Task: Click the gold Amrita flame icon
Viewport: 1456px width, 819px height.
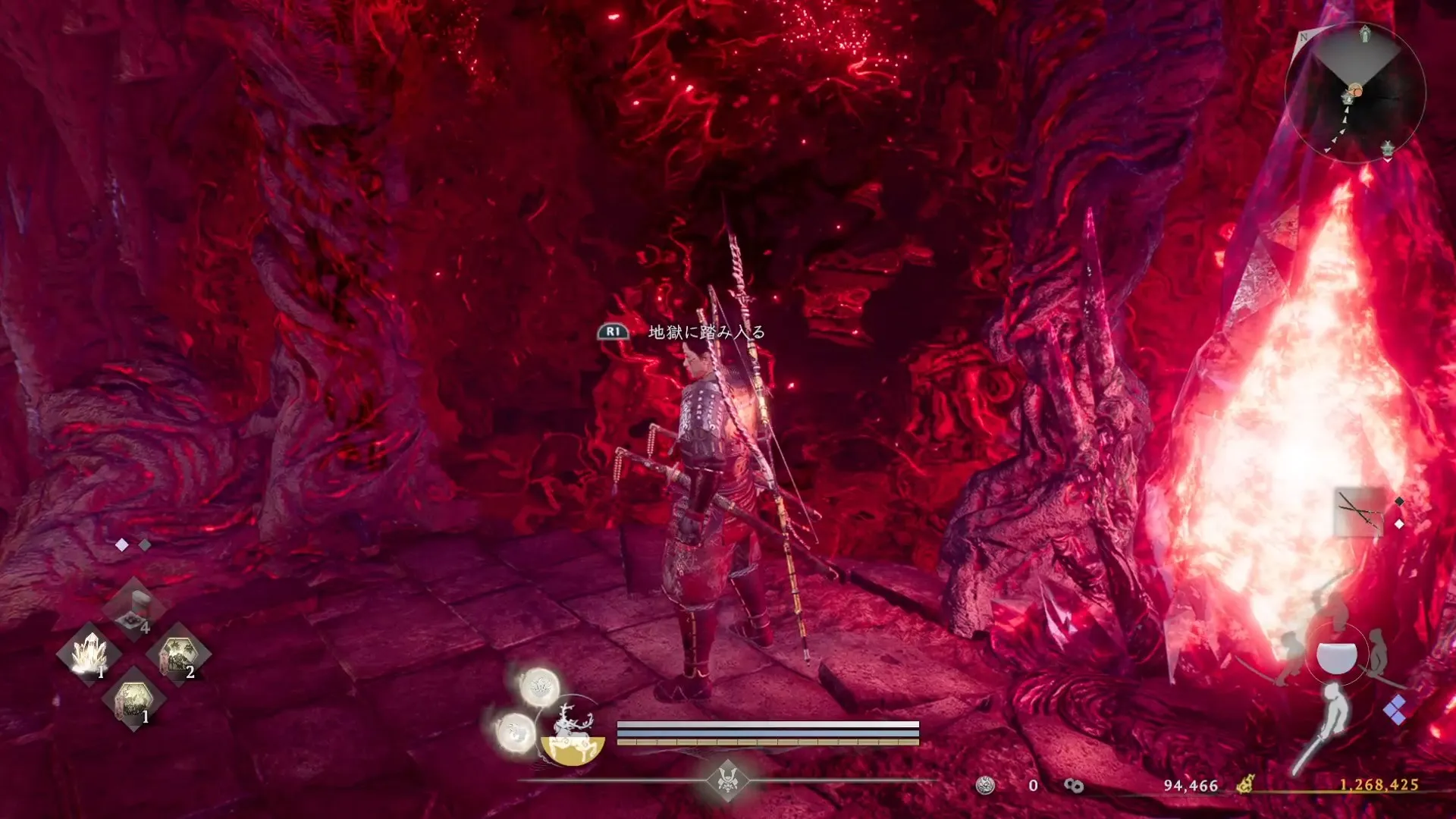Action: click(x=1244, y=785)
